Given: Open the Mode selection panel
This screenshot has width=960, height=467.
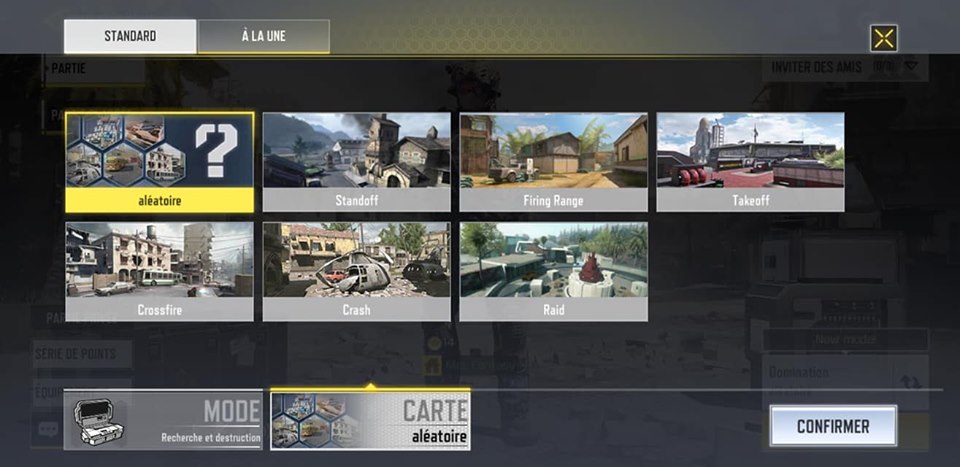Looking at the screenshot, I should point(163,420).
